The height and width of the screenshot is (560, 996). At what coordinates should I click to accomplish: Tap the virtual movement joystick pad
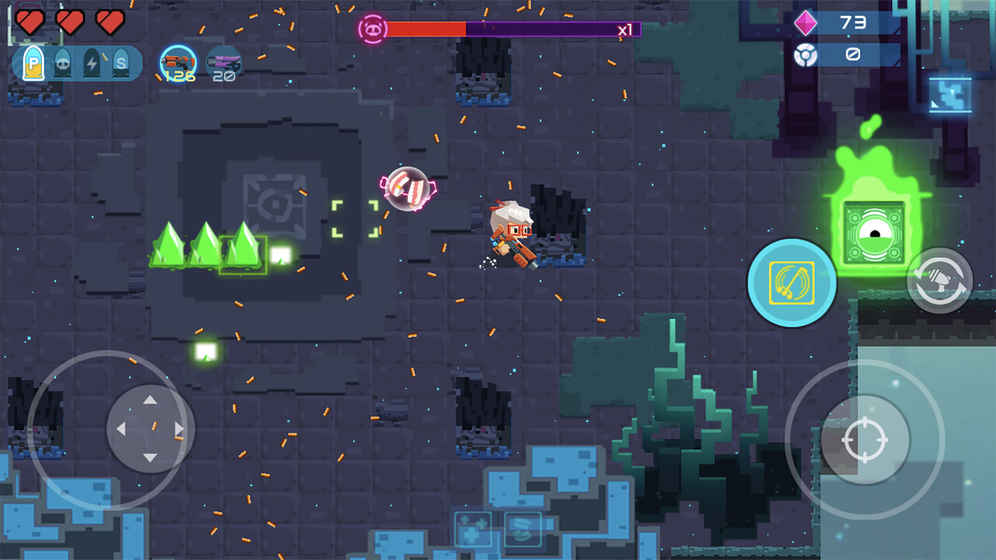pyautogui.click(x=150, y=429)
